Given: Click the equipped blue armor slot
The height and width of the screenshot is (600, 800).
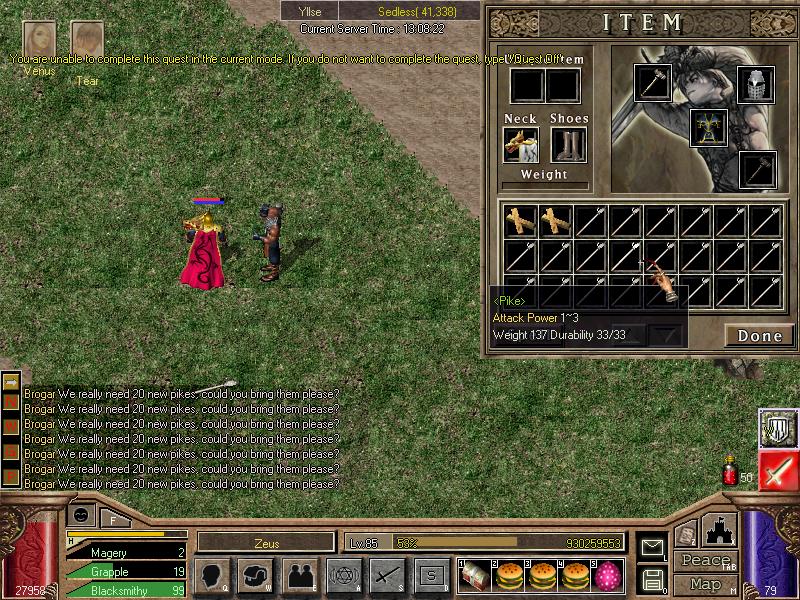Looking at the screenshot, I should tap(708, 128).
